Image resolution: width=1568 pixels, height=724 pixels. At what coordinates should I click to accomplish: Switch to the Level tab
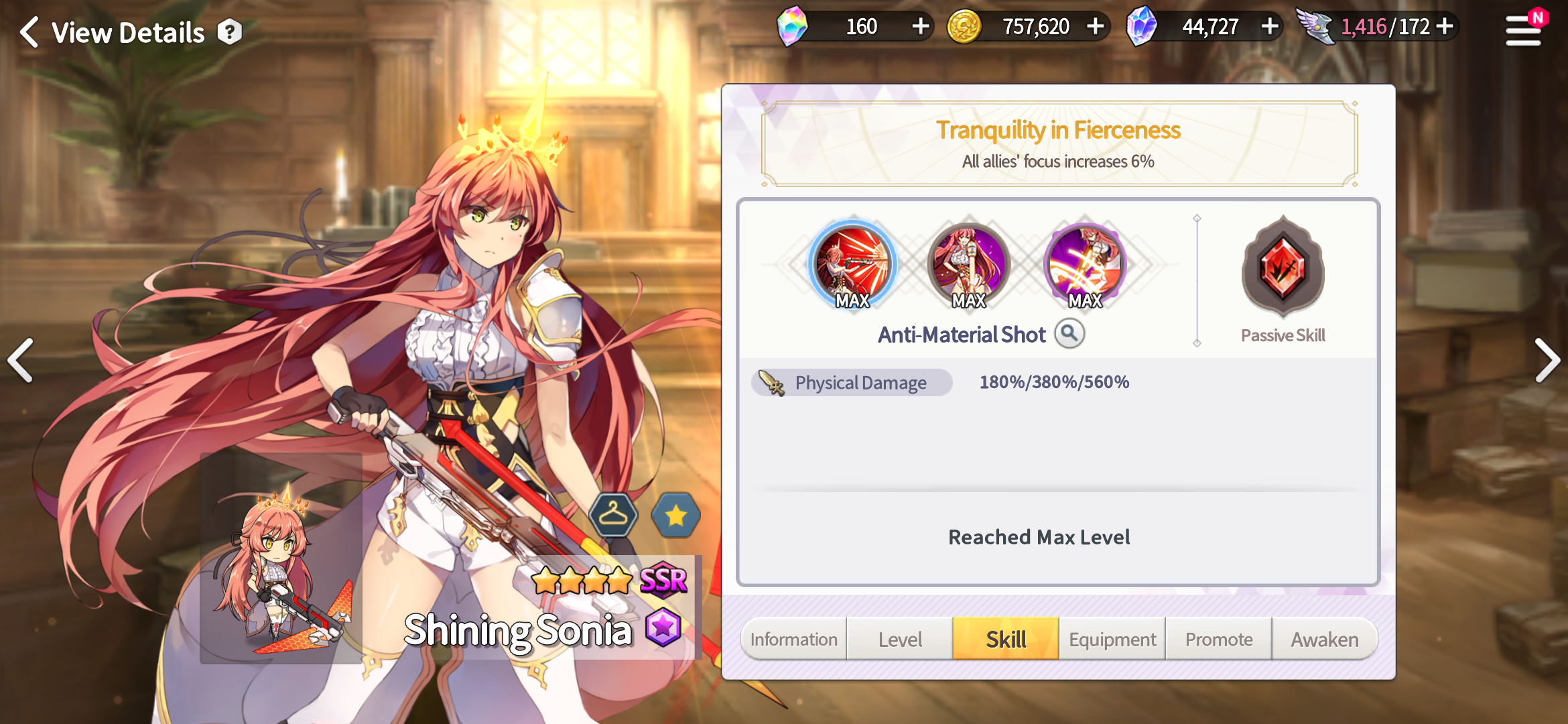(x=900, y=639)
